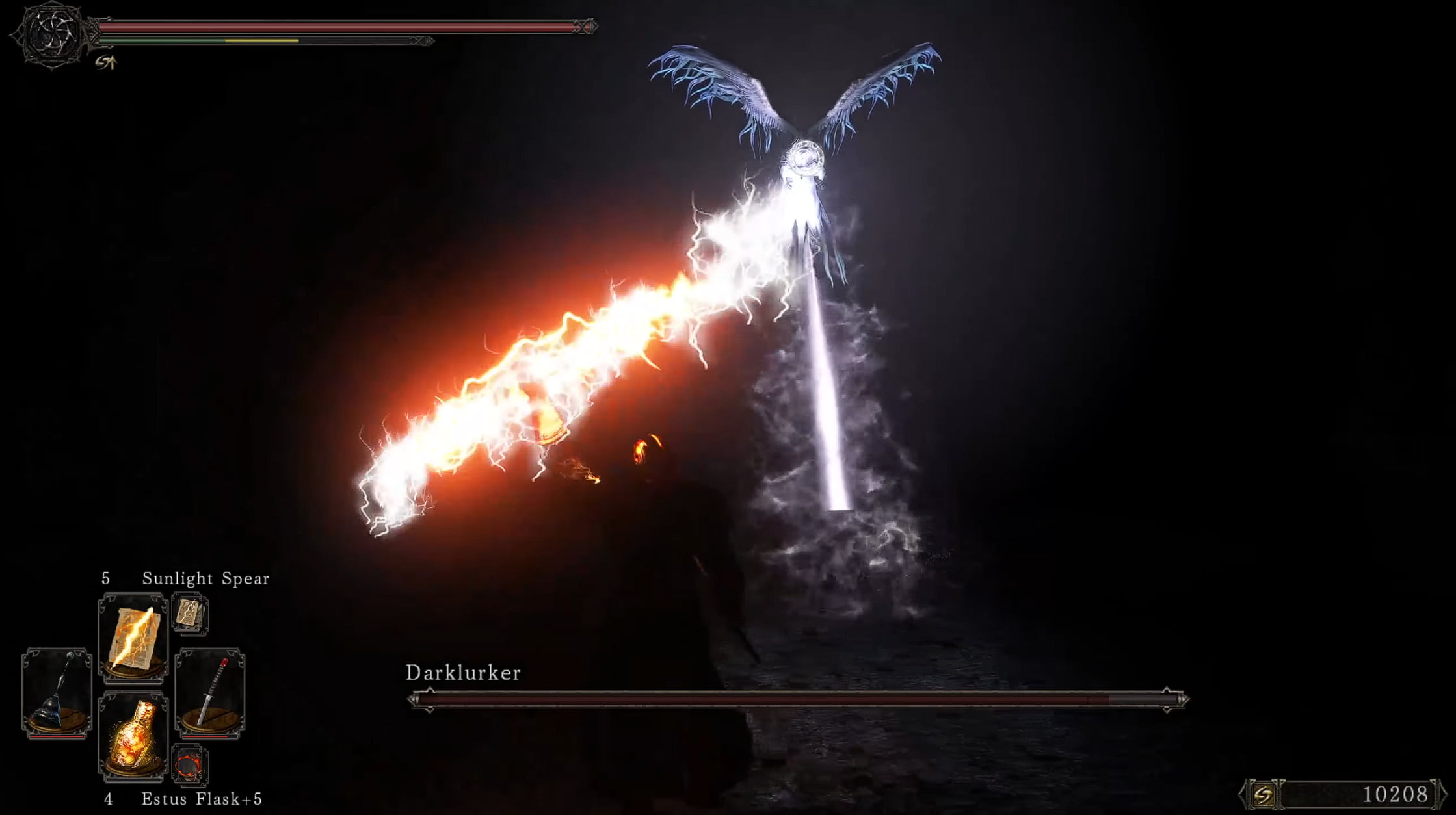
Task: Expand the secondary spell slot above the katana
Action: click(191, 613)
